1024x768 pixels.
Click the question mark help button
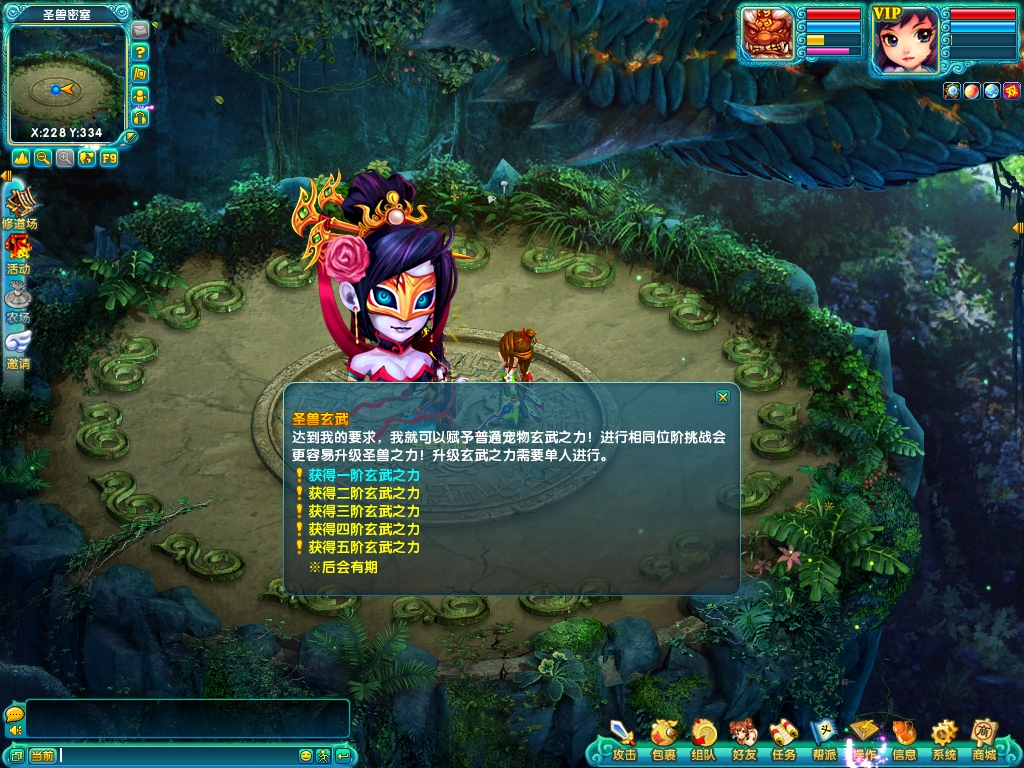(141, 52)
